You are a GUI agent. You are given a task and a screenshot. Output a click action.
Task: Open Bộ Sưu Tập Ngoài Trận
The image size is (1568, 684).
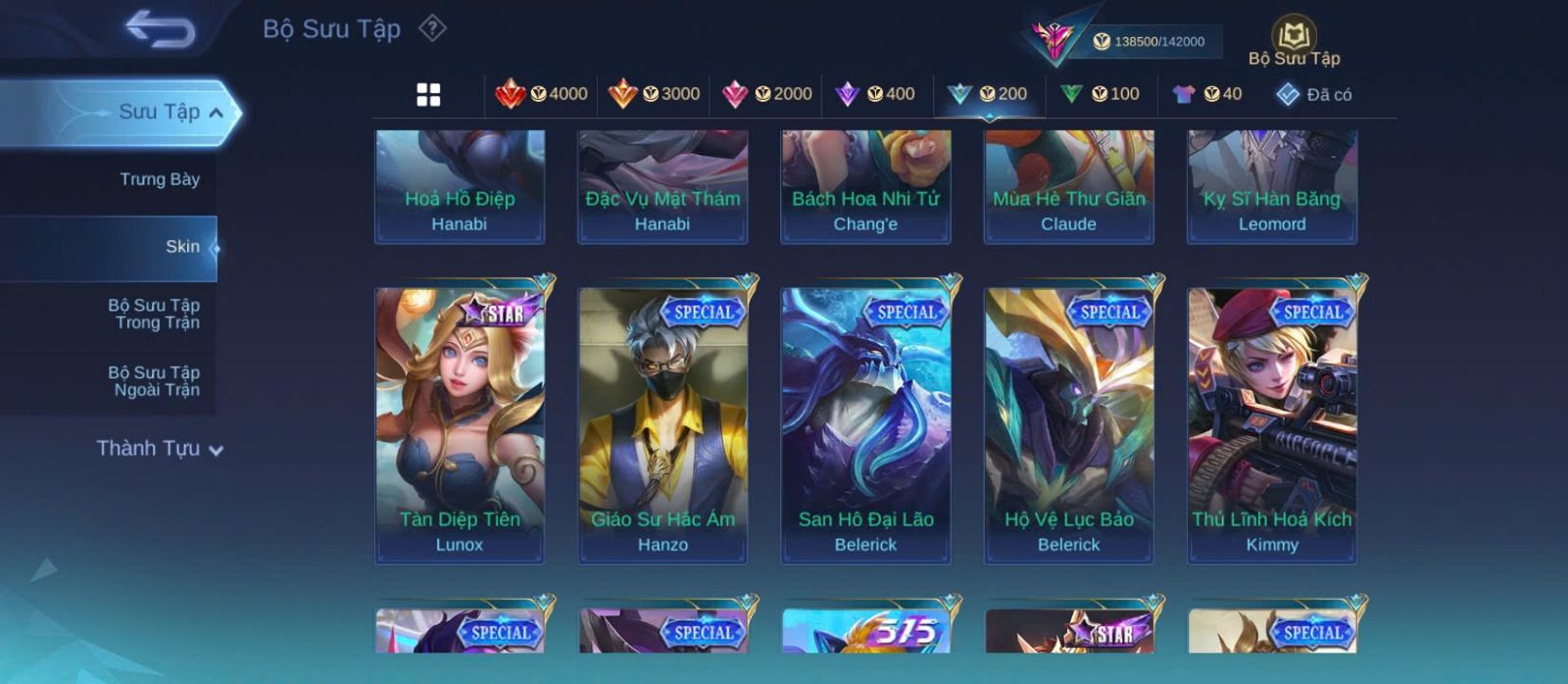[155, 381]
